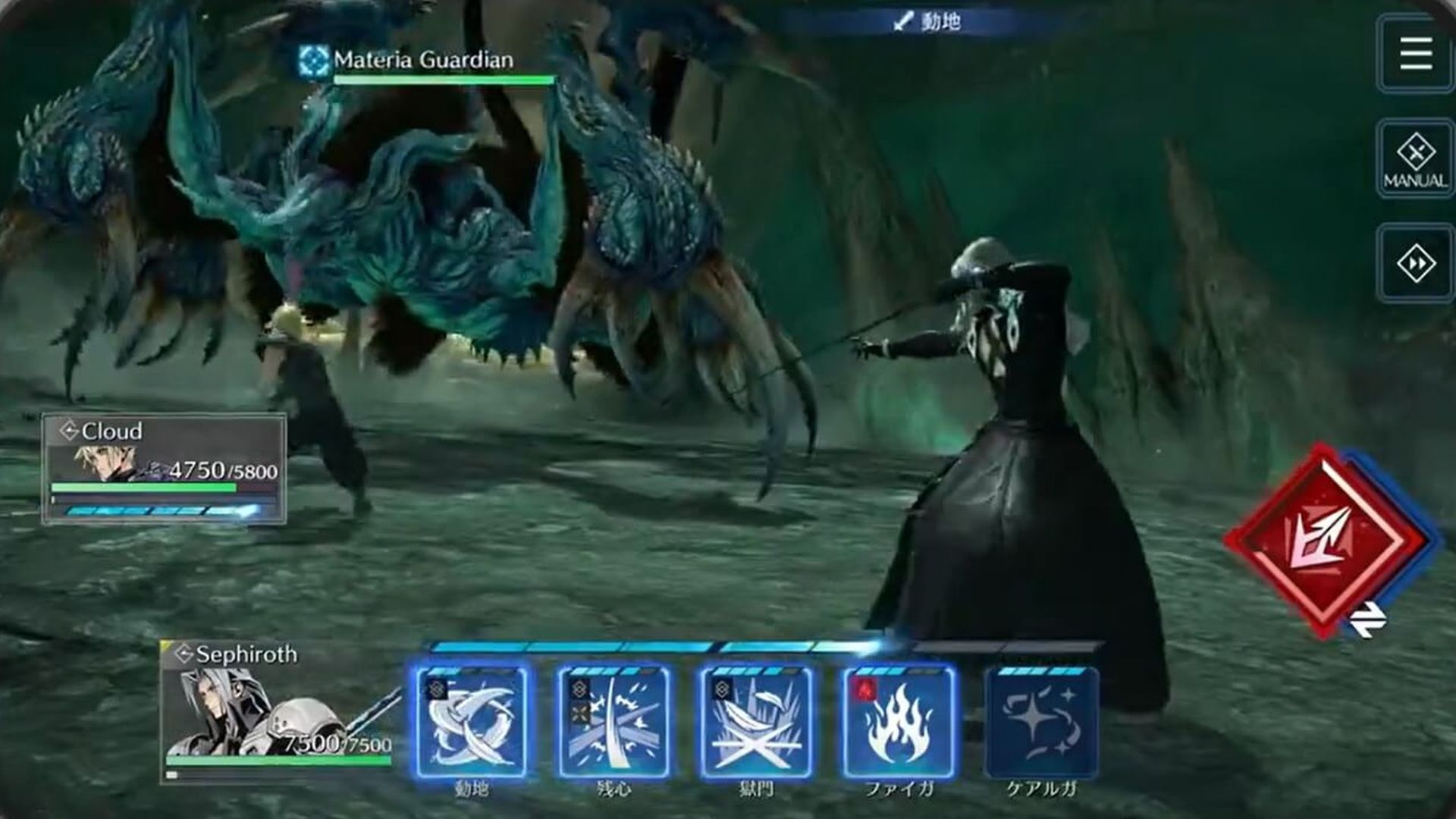Toggle MANUAL battle control mode
1456x819 pixels.
pos(1414,157)
